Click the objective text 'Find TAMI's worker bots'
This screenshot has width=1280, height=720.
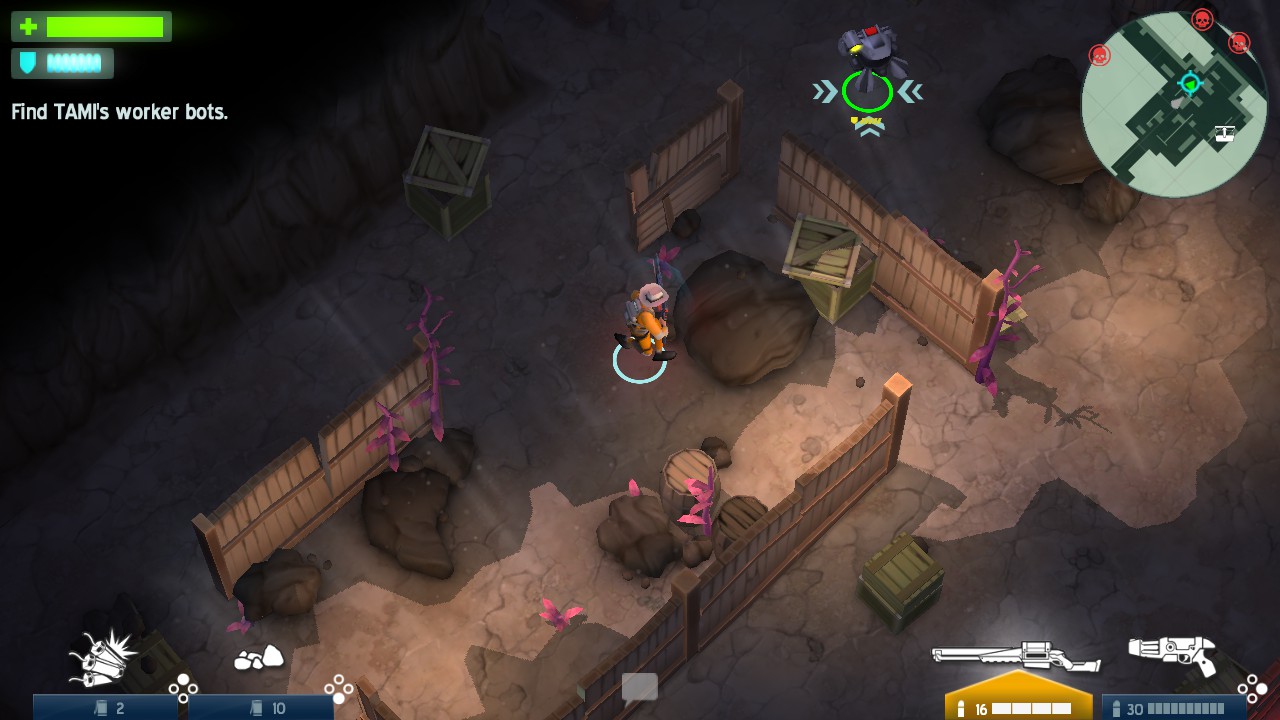(x=120, y=112)
